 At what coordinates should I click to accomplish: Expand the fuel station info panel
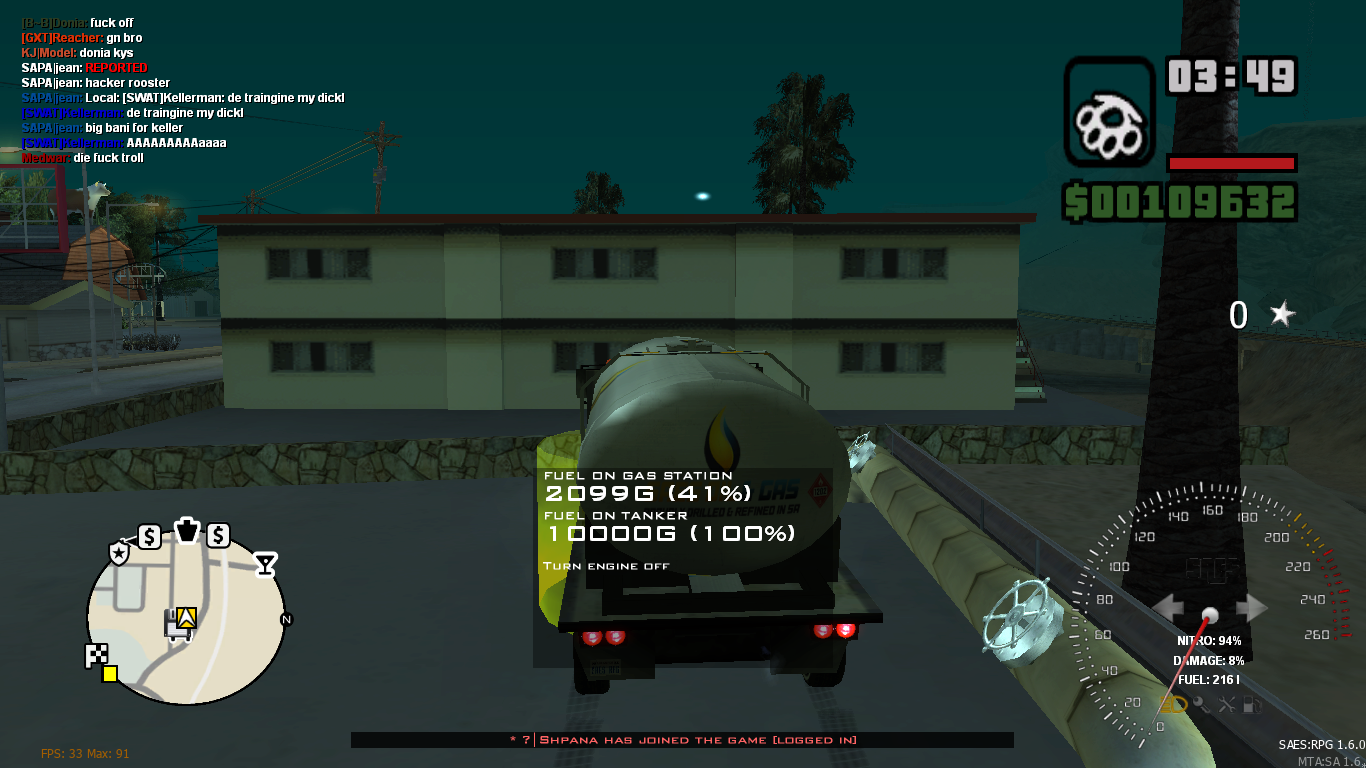coord(640,485)
